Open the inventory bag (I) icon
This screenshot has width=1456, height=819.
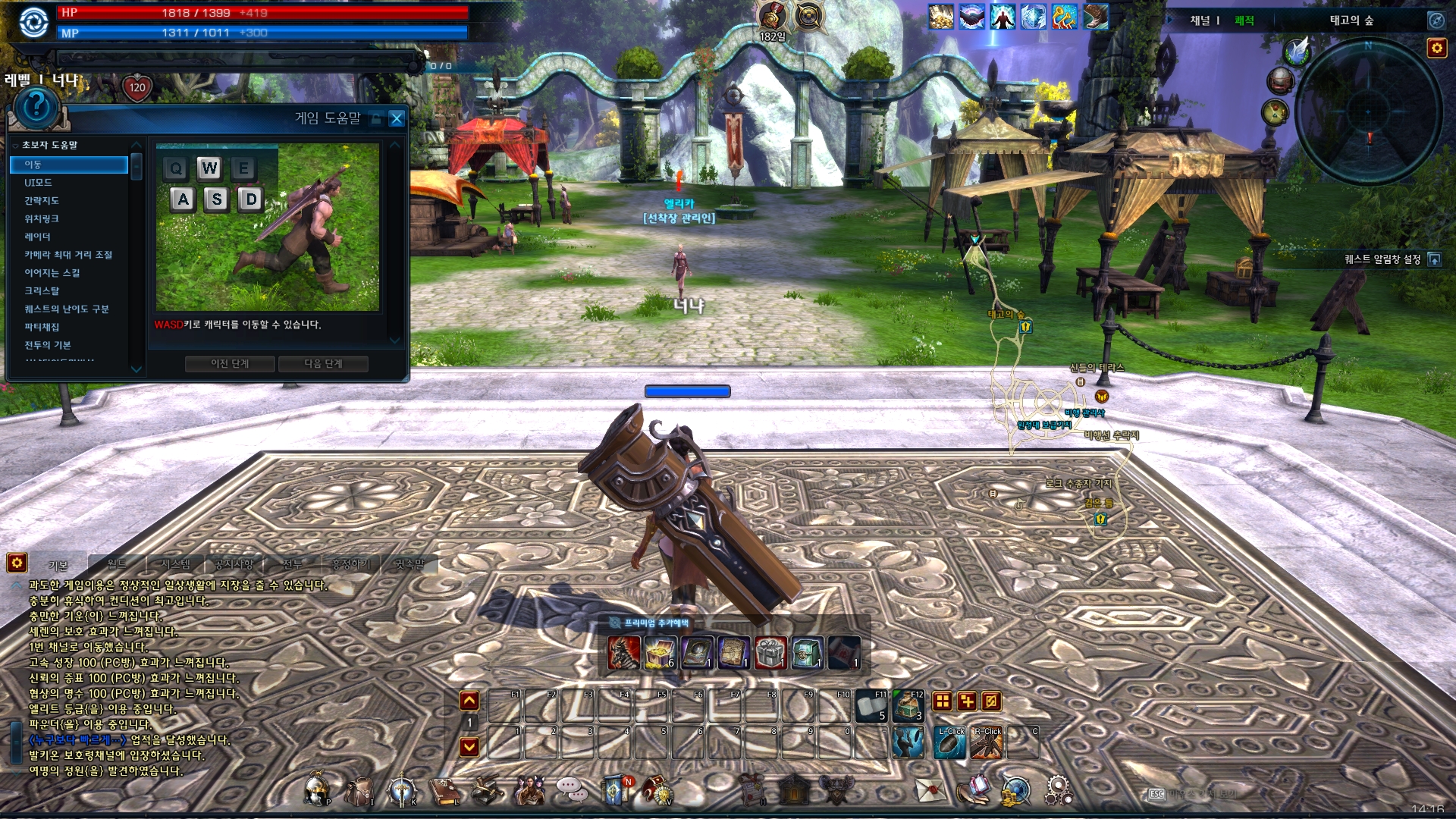point(358,789)
